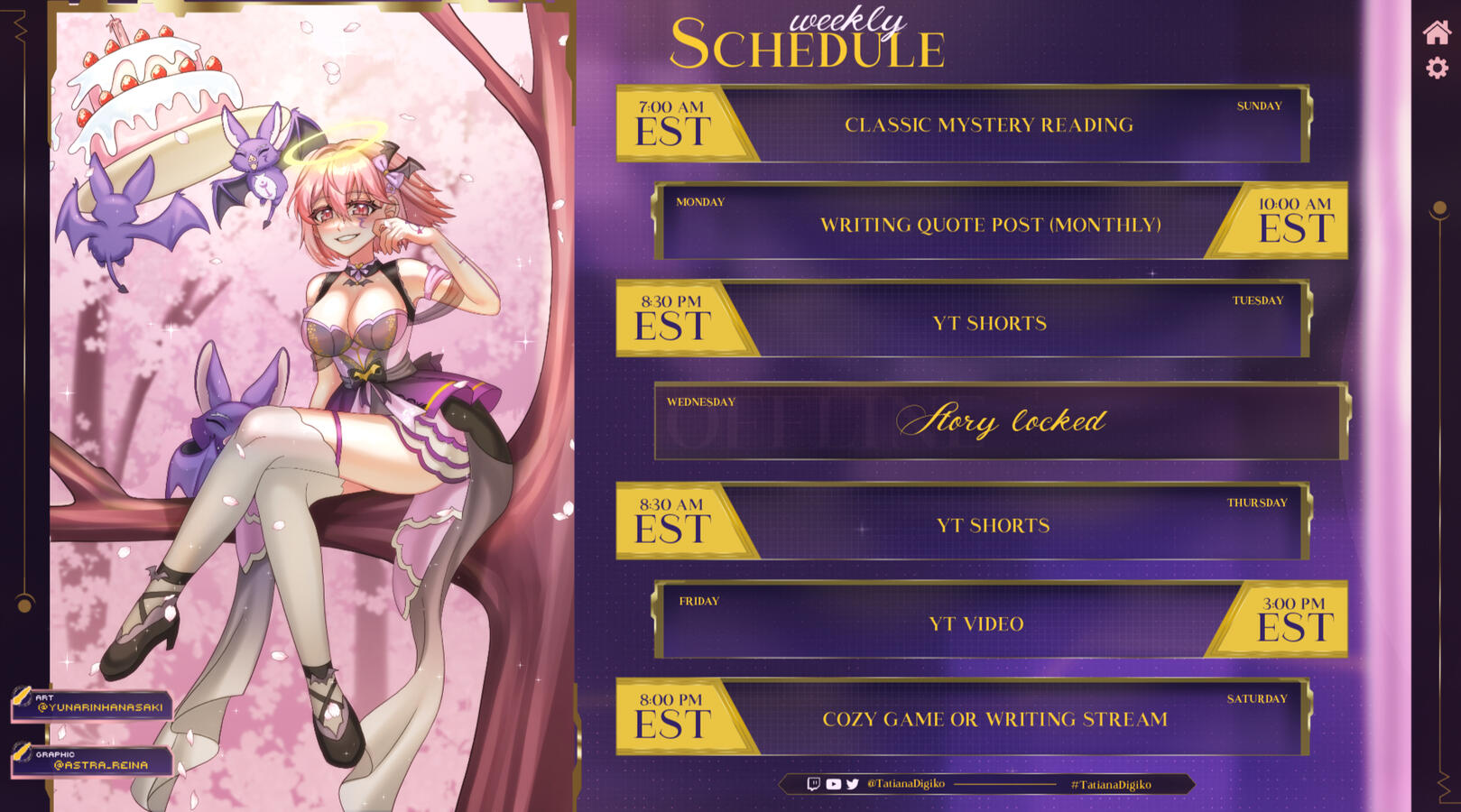This screenshot has height=812, width=1461.
Task: Open settings with the gear icon
Action: (x=1437, y=68)
